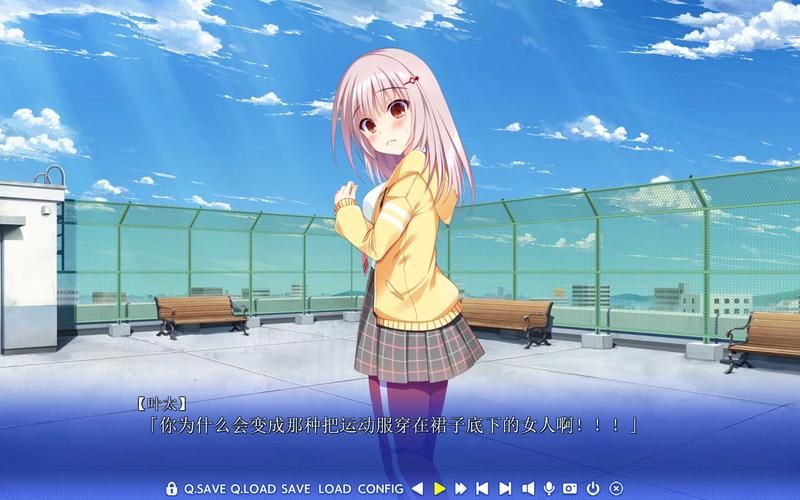This screenshot has width=800, height=500.
Task: Start auto-play with the yellow play arrow
Action: 440,488
